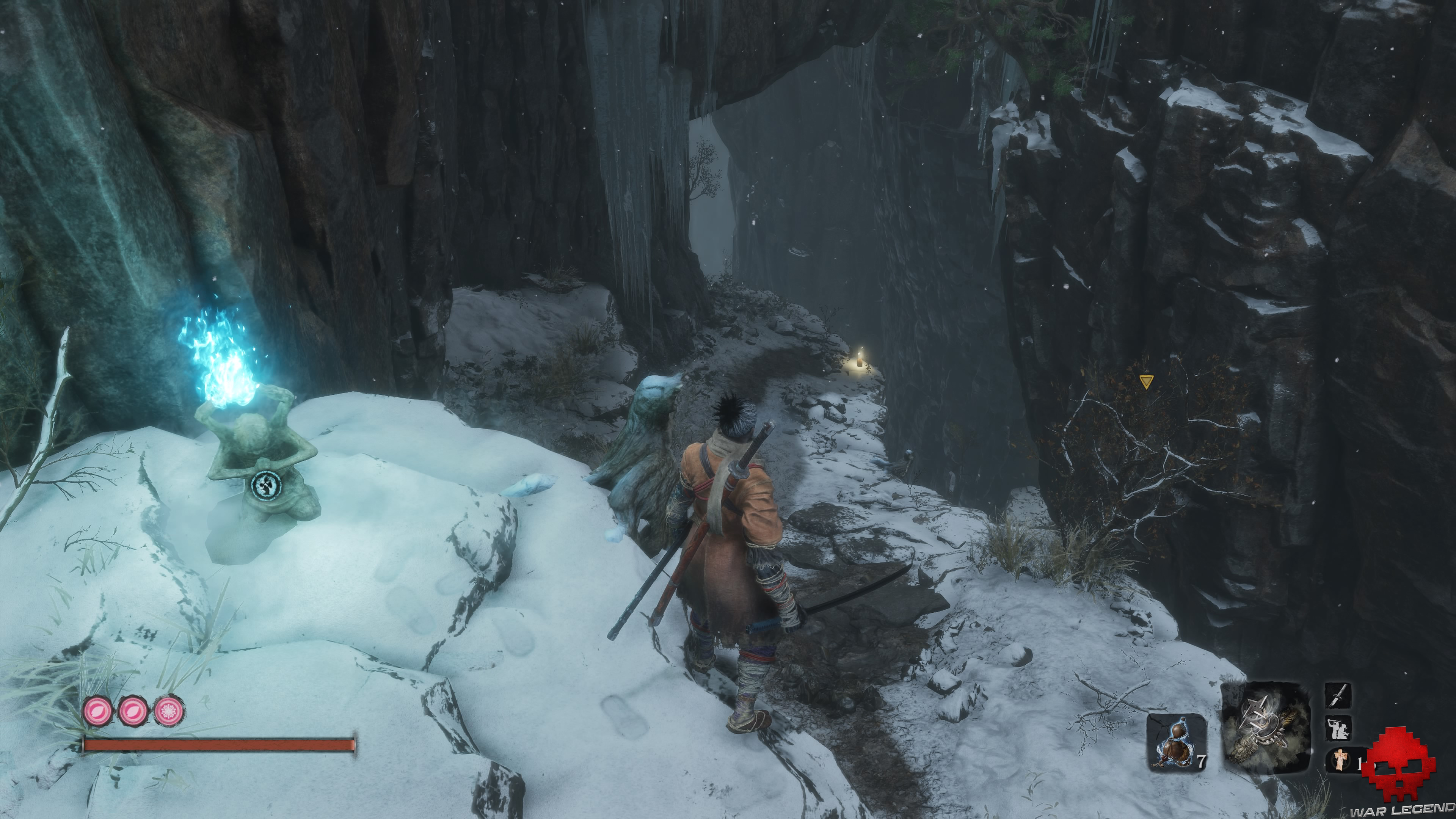
Task: Select the healing gourd quick item icon
Action: 1176,743
